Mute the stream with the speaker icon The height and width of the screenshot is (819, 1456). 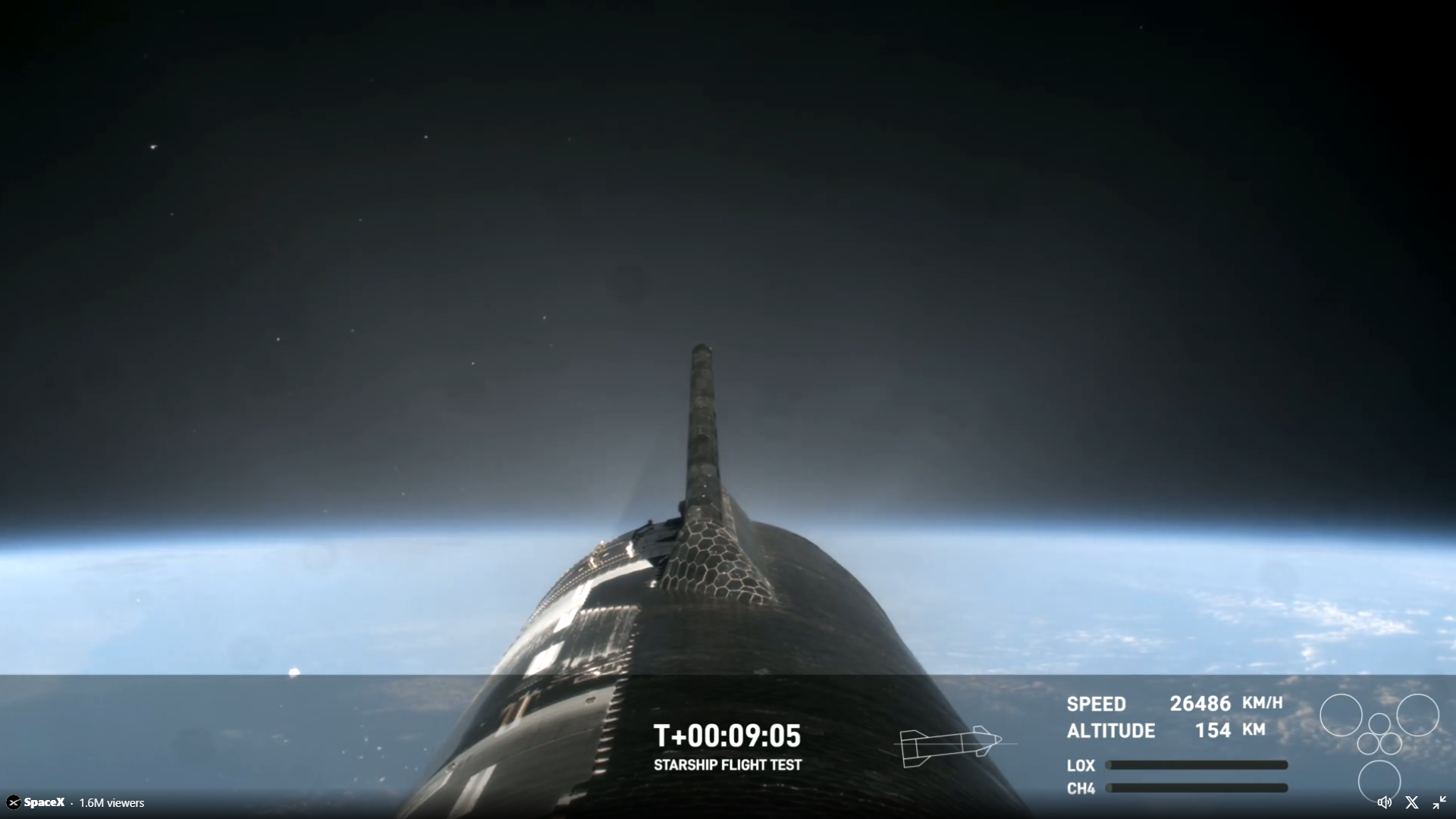point(1384,802)
